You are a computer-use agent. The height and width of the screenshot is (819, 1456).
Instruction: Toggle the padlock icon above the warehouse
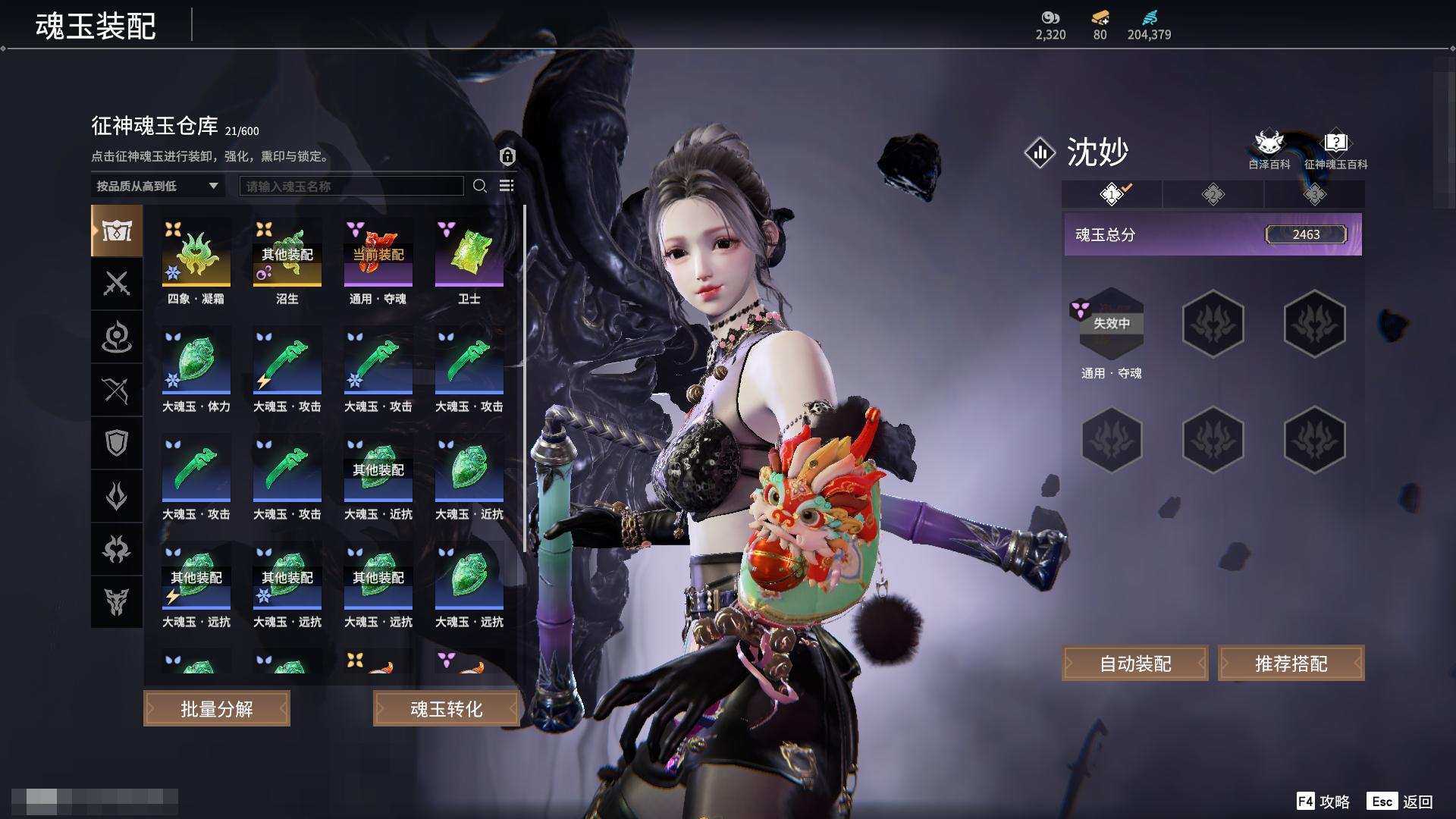[x=507, y=156]
